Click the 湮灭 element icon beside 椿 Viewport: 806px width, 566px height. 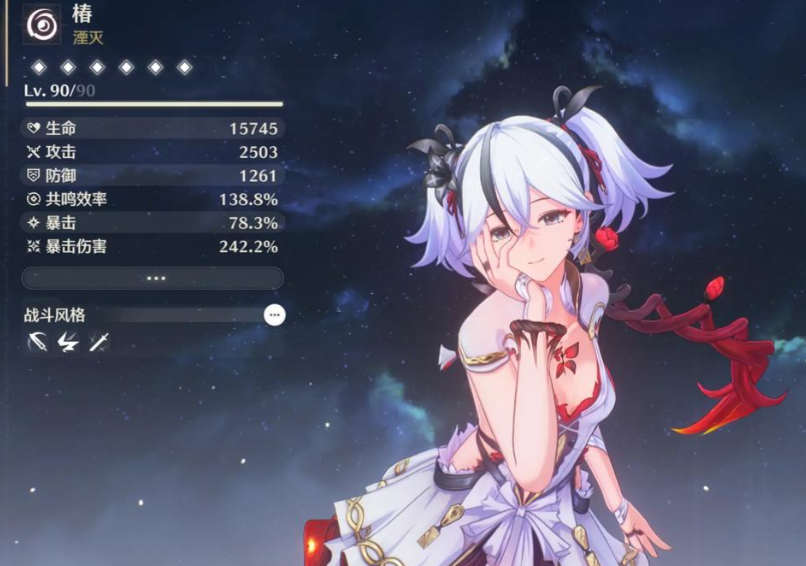(x=42, y=24)
